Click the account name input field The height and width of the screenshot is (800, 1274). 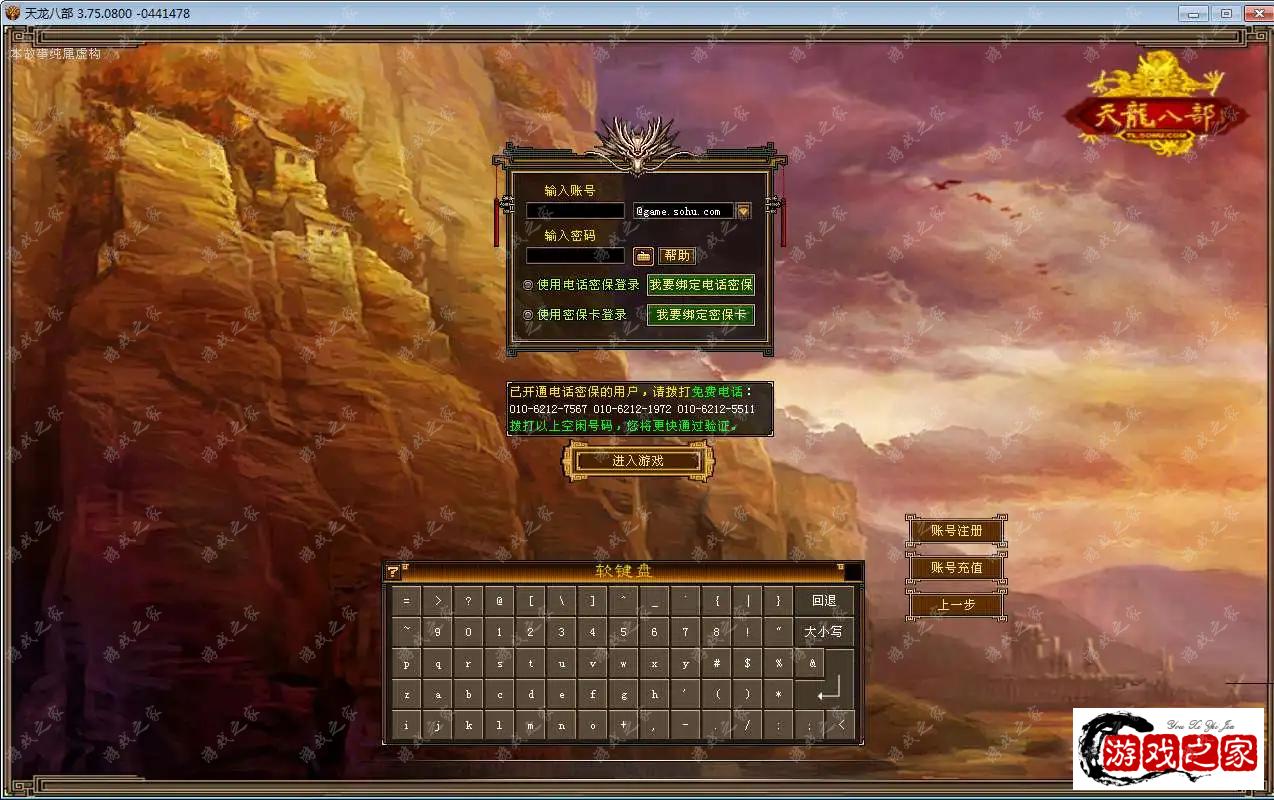click(575, 211)
